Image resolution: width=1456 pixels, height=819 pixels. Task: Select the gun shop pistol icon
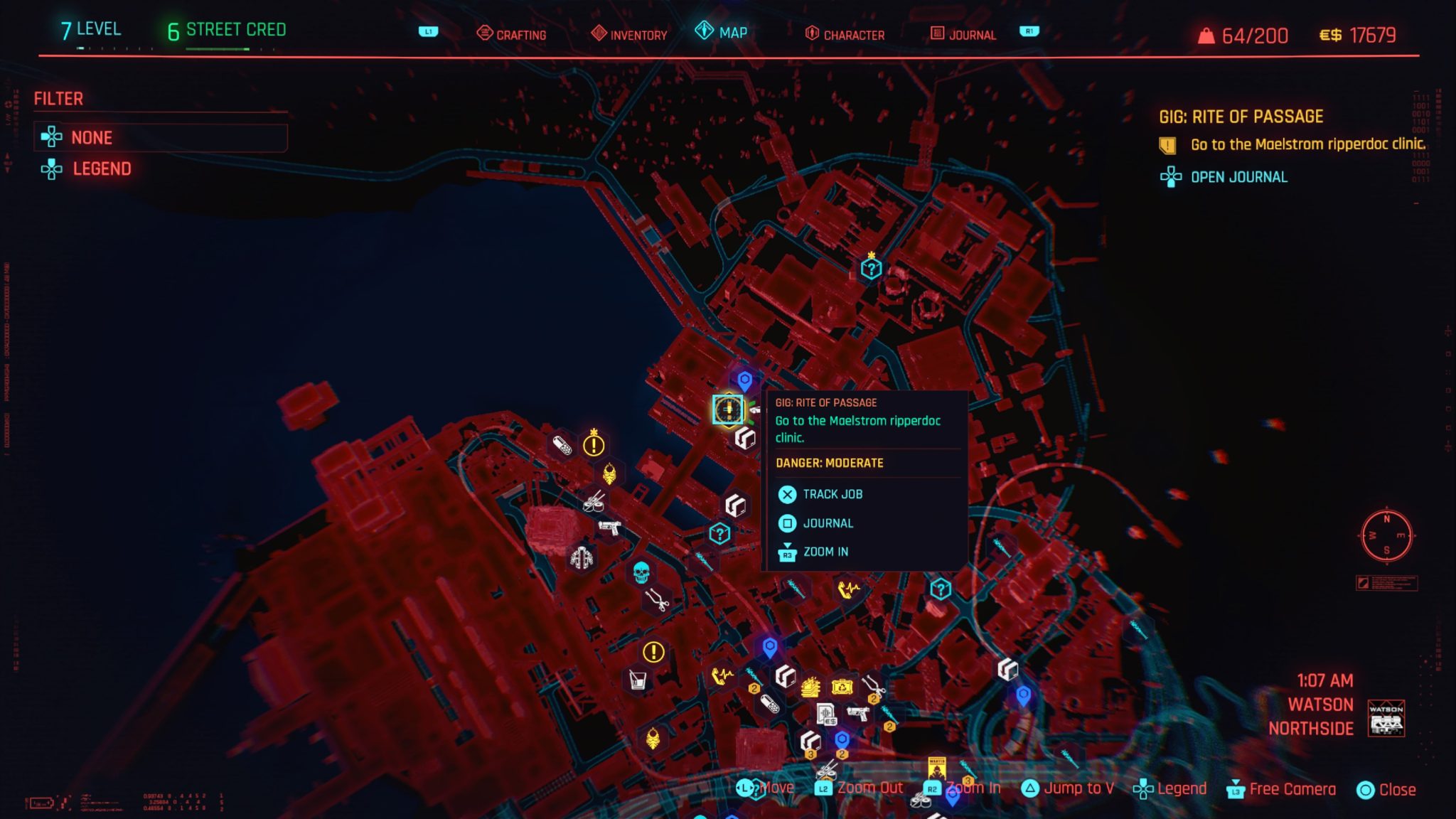point(609,528)
